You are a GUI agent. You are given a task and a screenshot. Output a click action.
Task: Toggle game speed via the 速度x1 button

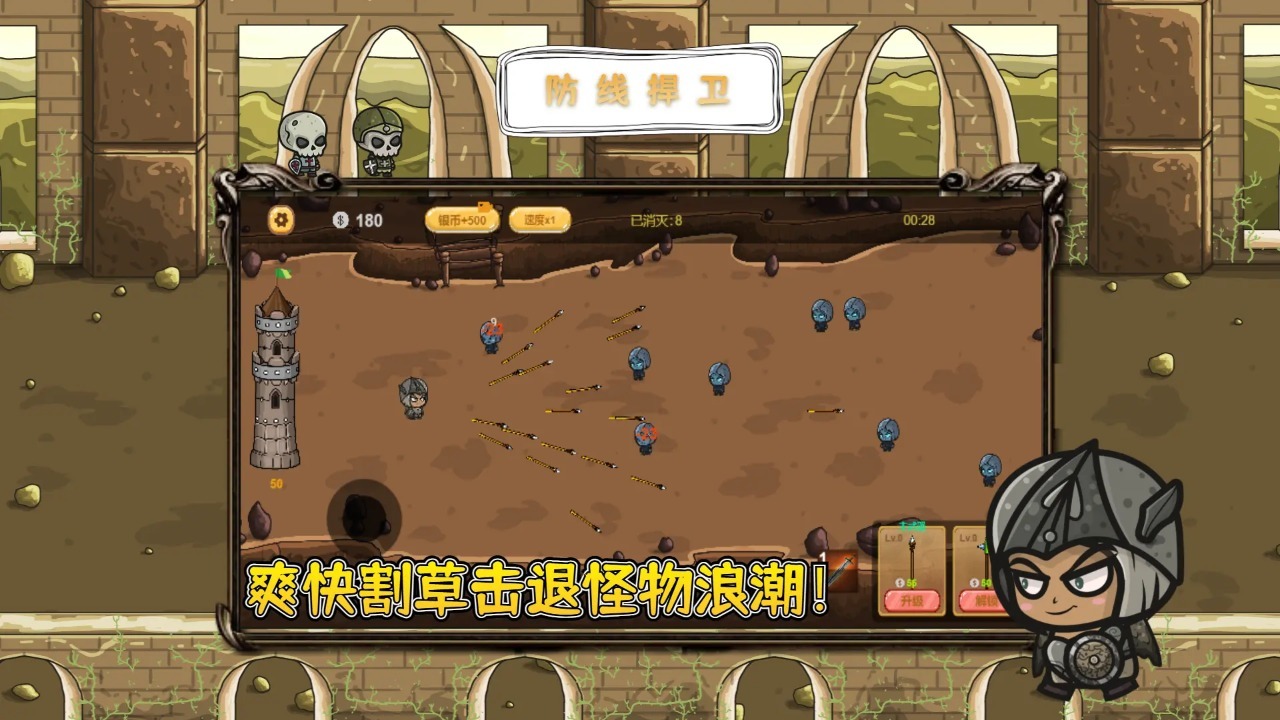tap(540, 219)
